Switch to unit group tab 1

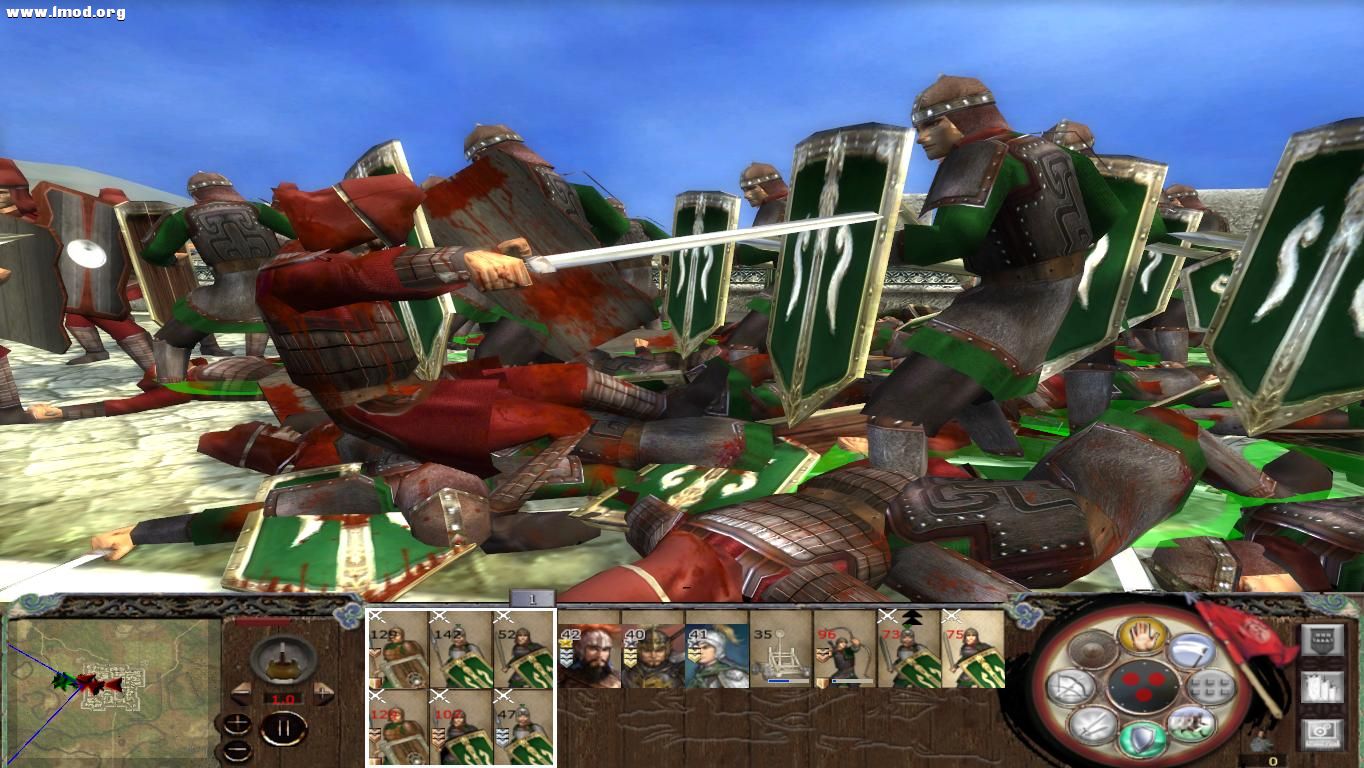pyautogui.click(x=532, y=597)
